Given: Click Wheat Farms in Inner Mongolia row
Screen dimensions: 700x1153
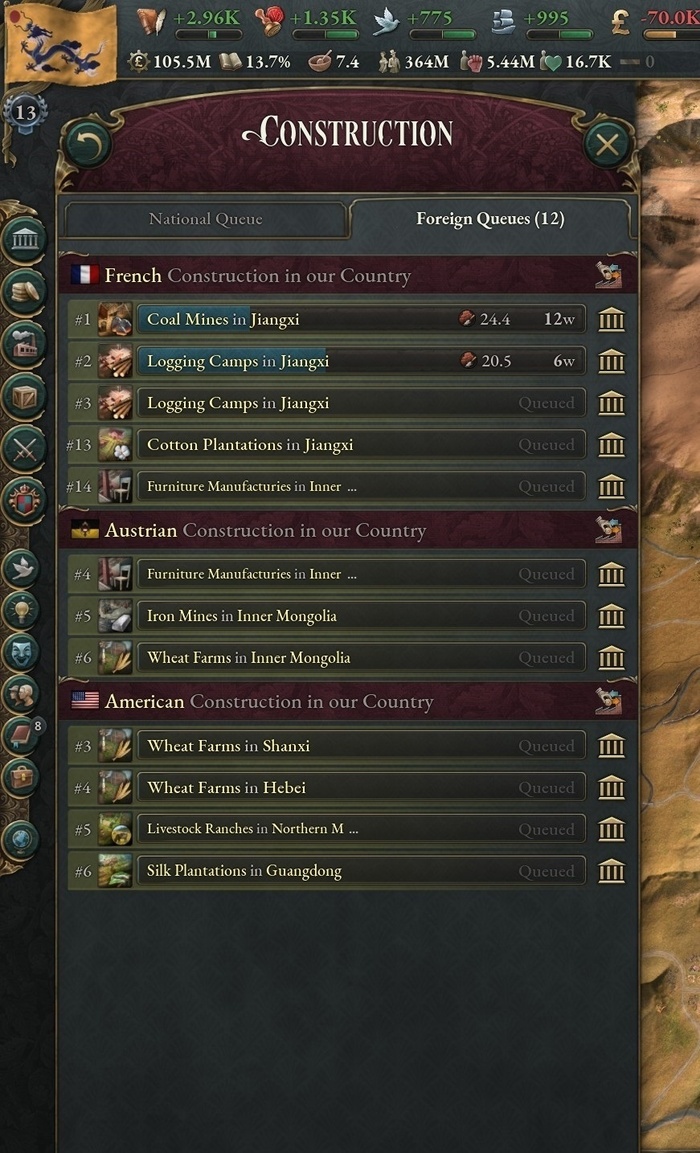Looking at the screenshot, I should [360, 658].
